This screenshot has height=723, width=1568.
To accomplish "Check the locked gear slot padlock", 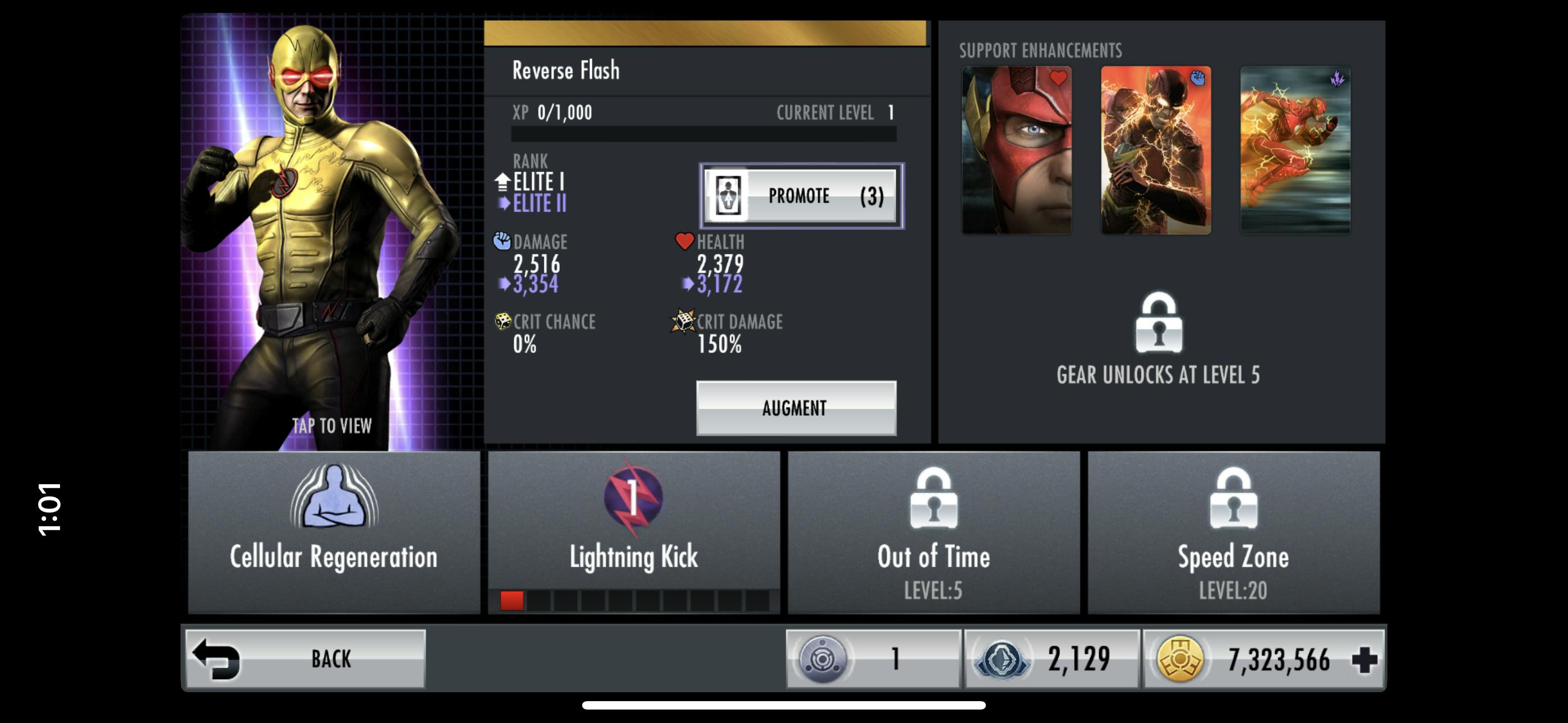I will [1159, 324].
